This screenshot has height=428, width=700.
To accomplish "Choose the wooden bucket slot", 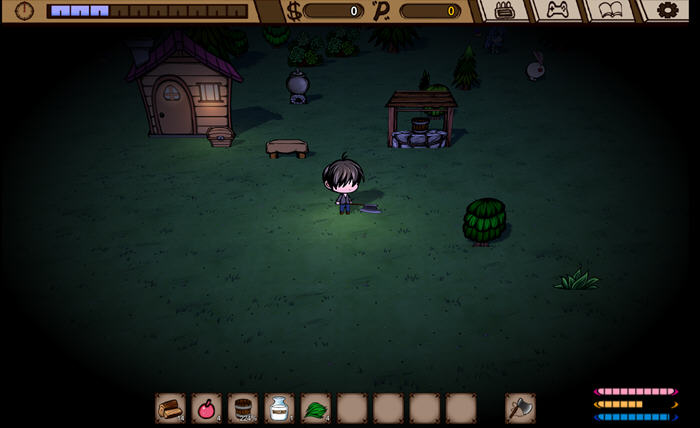I will pos(242,408).
